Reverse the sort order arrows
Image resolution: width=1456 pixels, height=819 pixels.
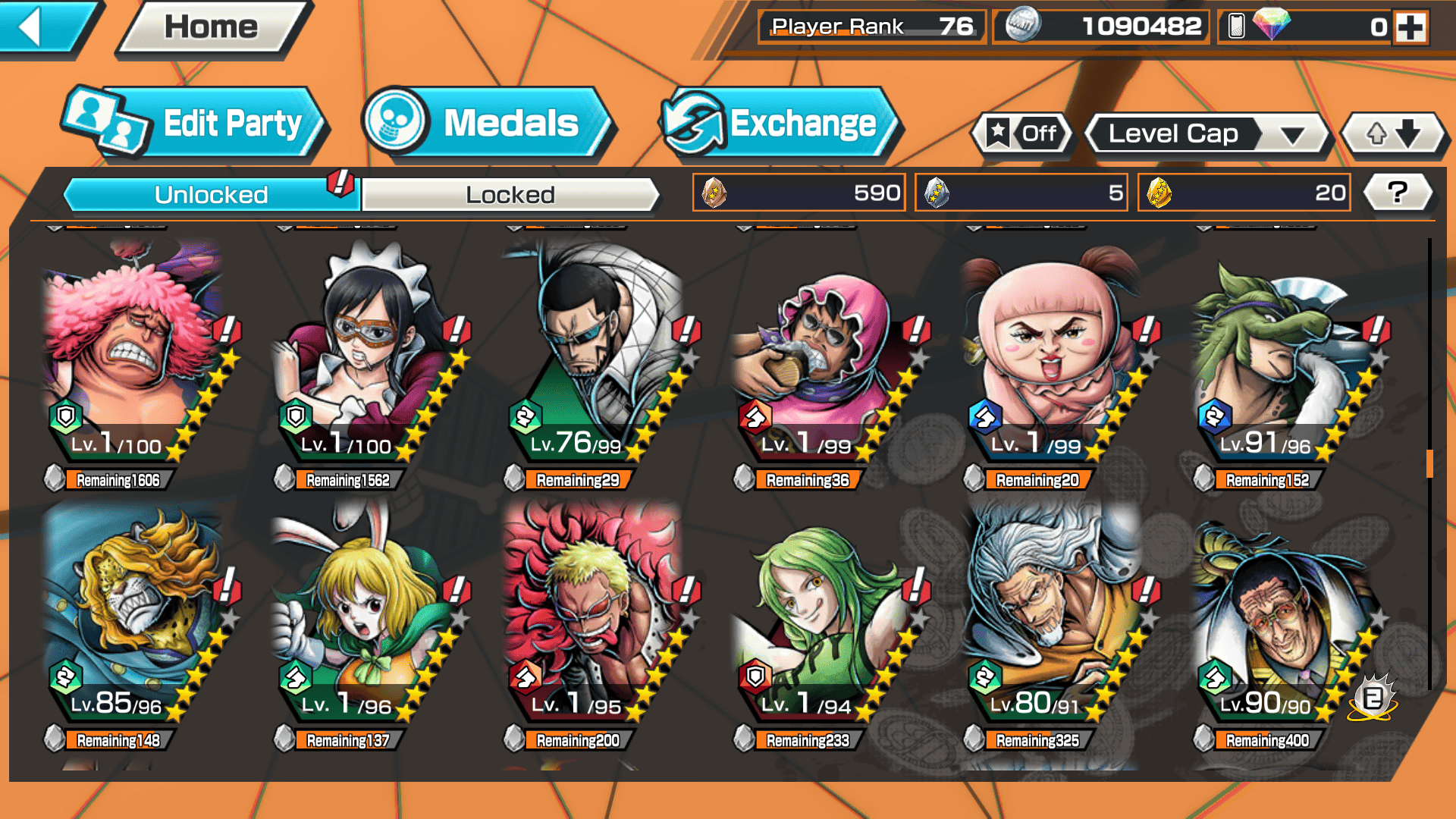[x=1393, y=134]
